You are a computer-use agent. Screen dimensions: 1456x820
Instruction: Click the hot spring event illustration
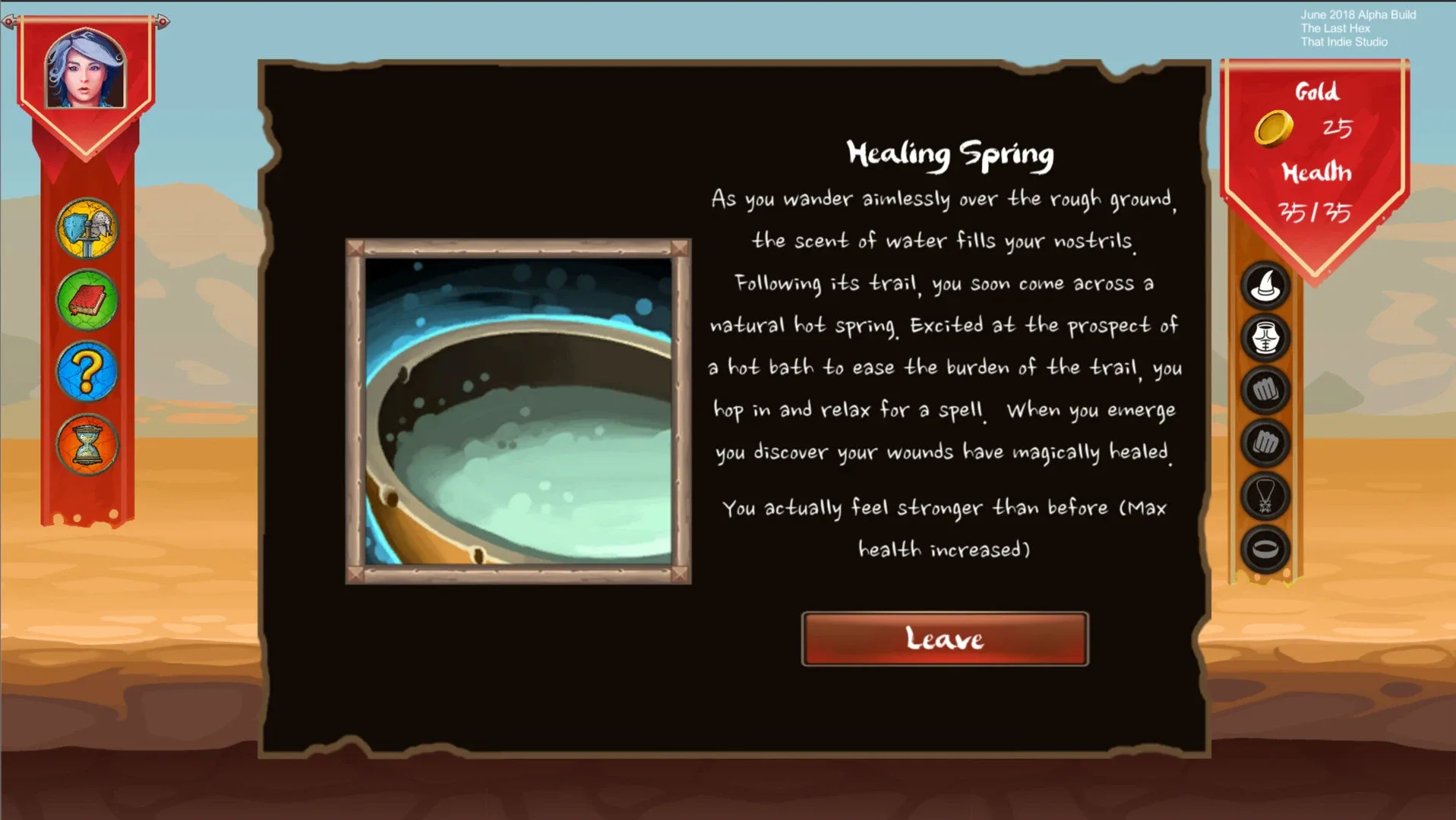(519, 412)
